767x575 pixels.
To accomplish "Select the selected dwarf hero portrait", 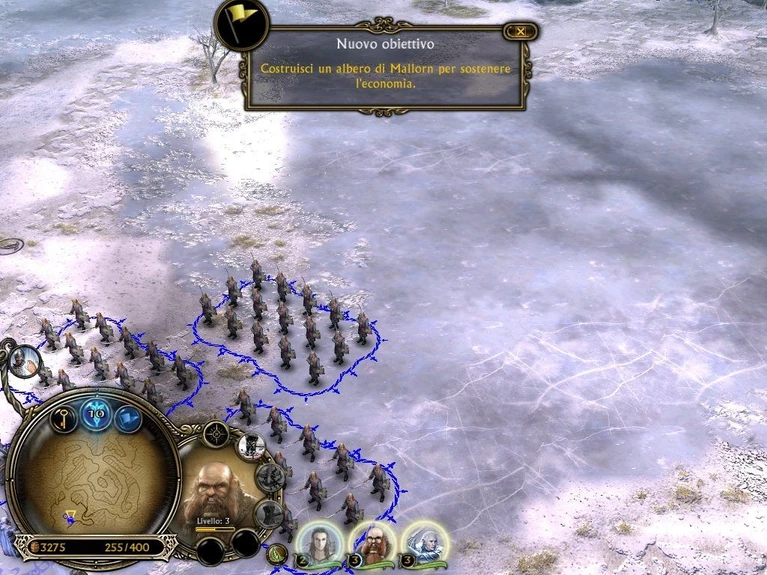I will pyautogui.click(x=219, y=485).
